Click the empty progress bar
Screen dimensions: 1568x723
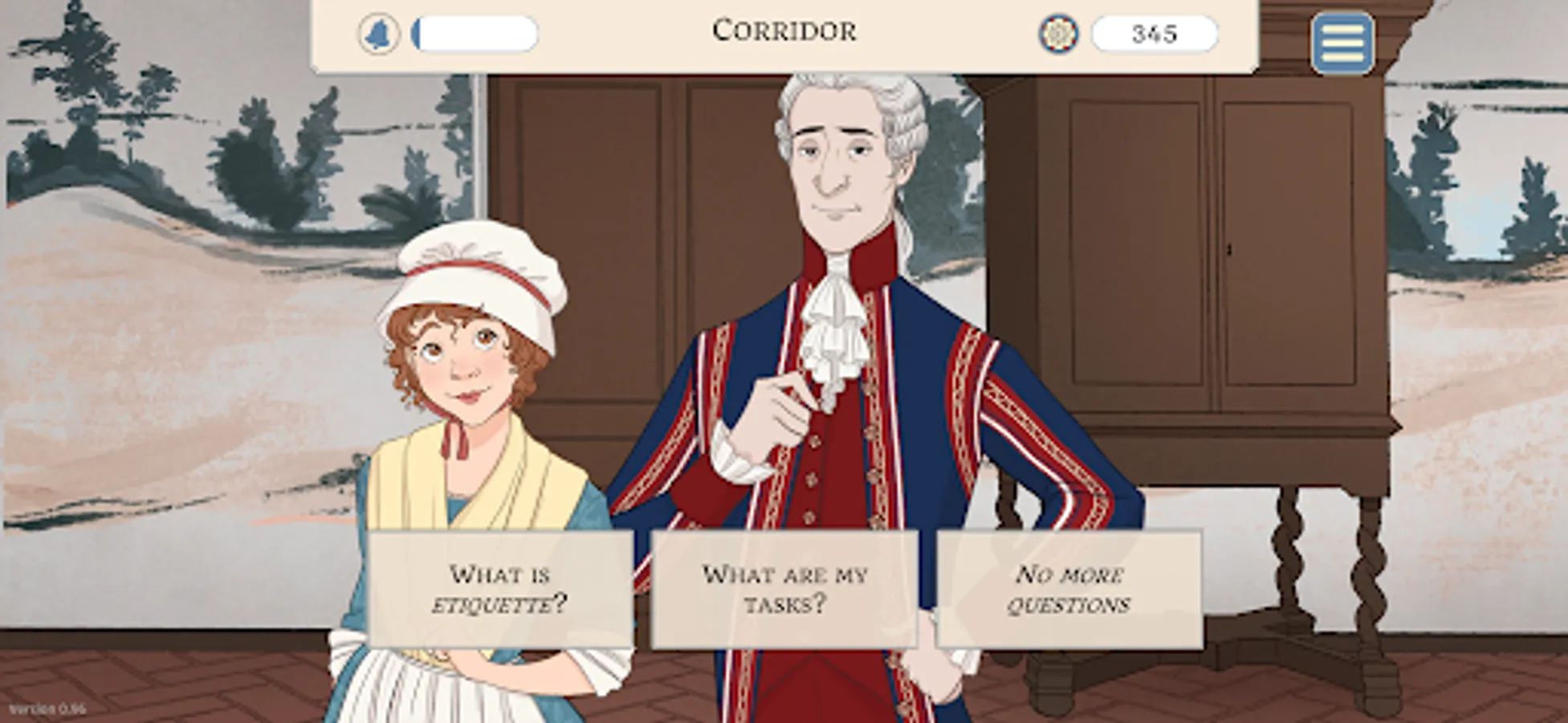pos(475,34)
